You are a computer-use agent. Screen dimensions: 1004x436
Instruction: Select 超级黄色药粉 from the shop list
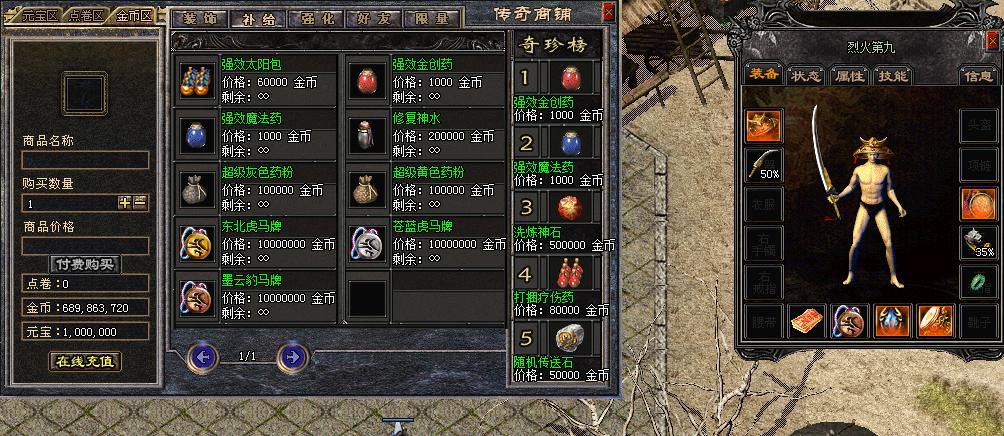click(x=366, y=187)
